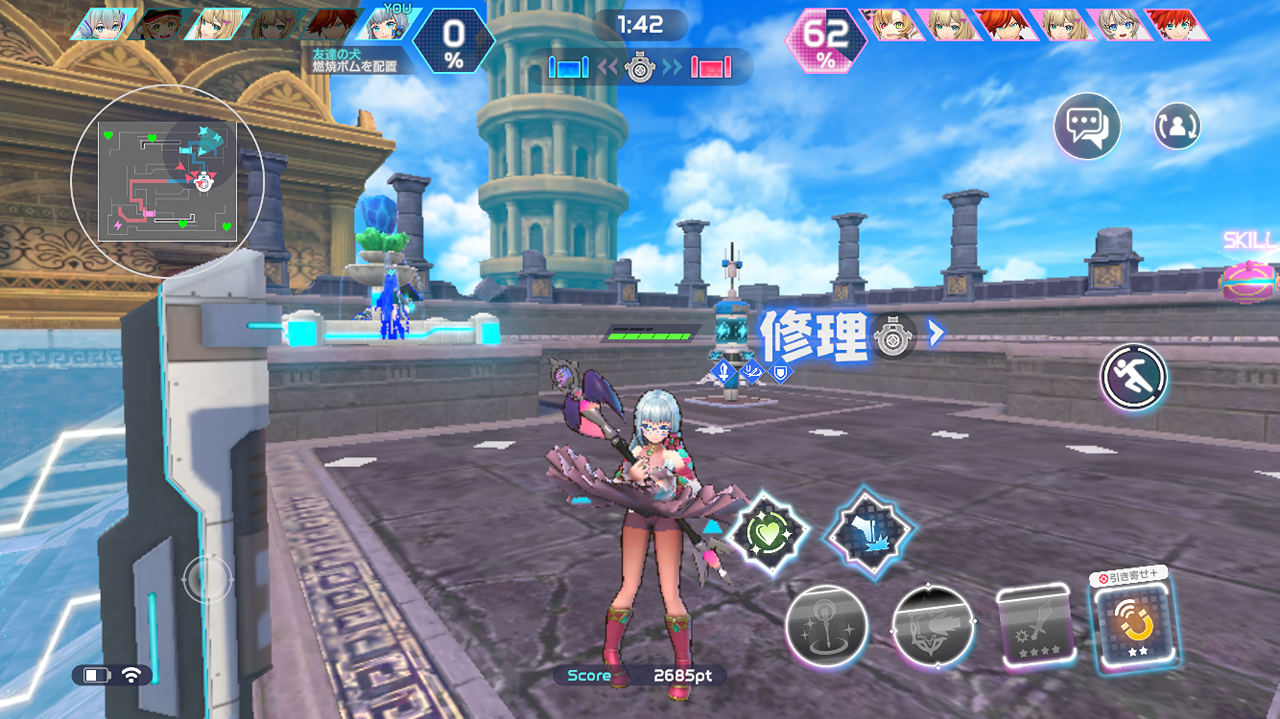The image size is (1280, 719).
Task: Open the chat bubble menu
Action: pos(1086,127)
